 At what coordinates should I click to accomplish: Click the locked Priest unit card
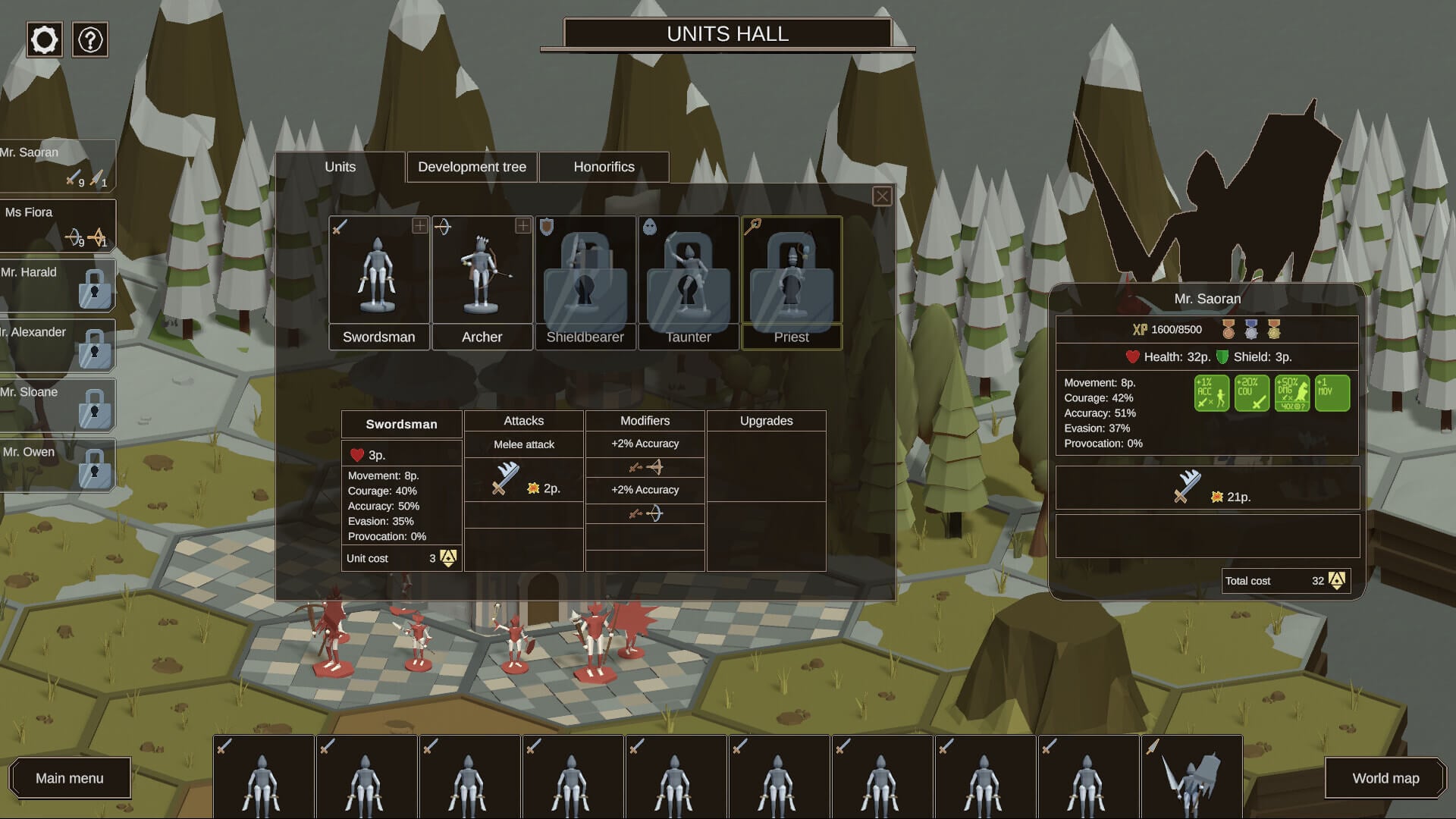click(x=791, y=282)
